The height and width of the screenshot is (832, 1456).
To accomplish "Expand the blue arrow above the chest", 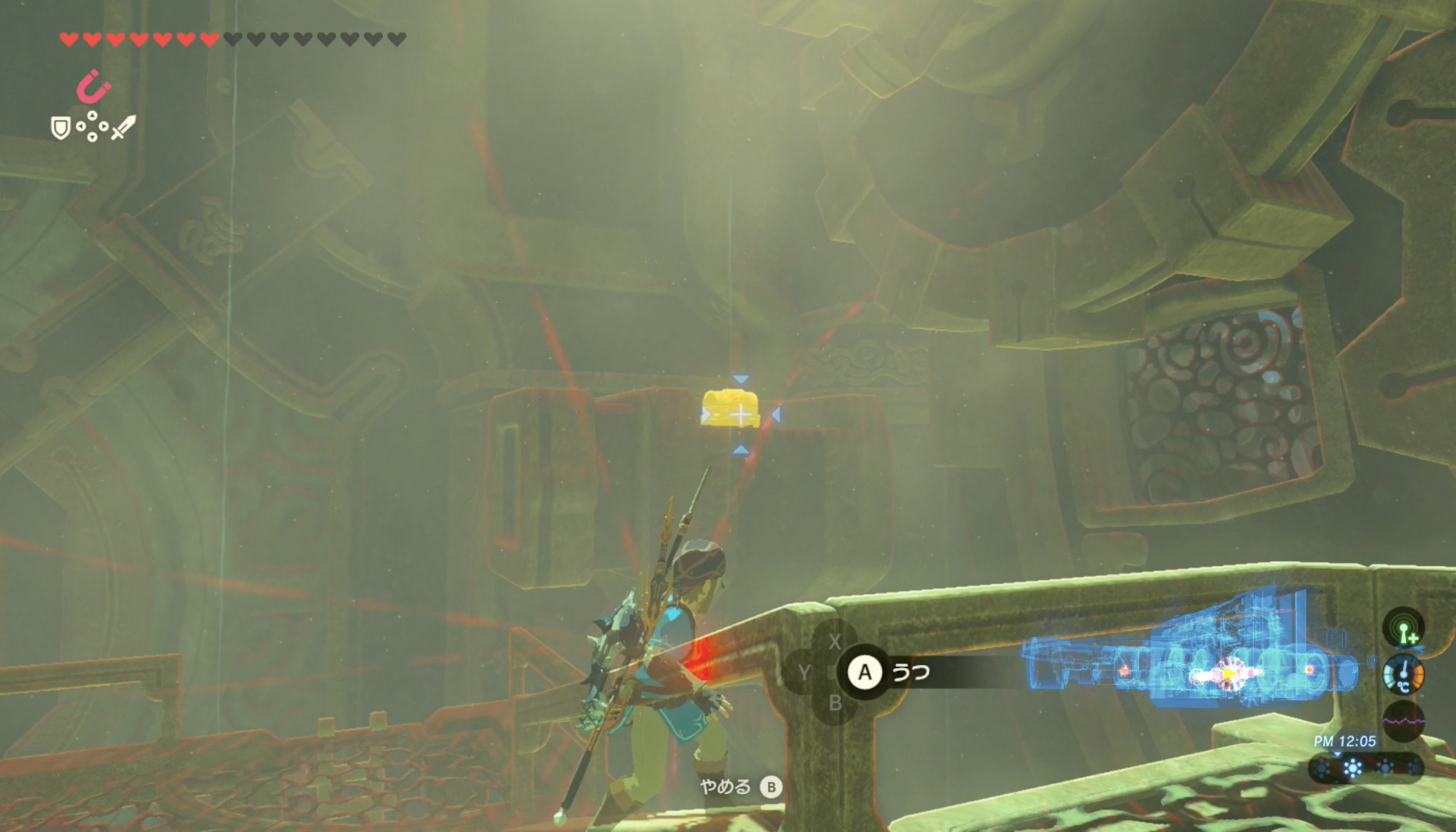I will point(741,378).
